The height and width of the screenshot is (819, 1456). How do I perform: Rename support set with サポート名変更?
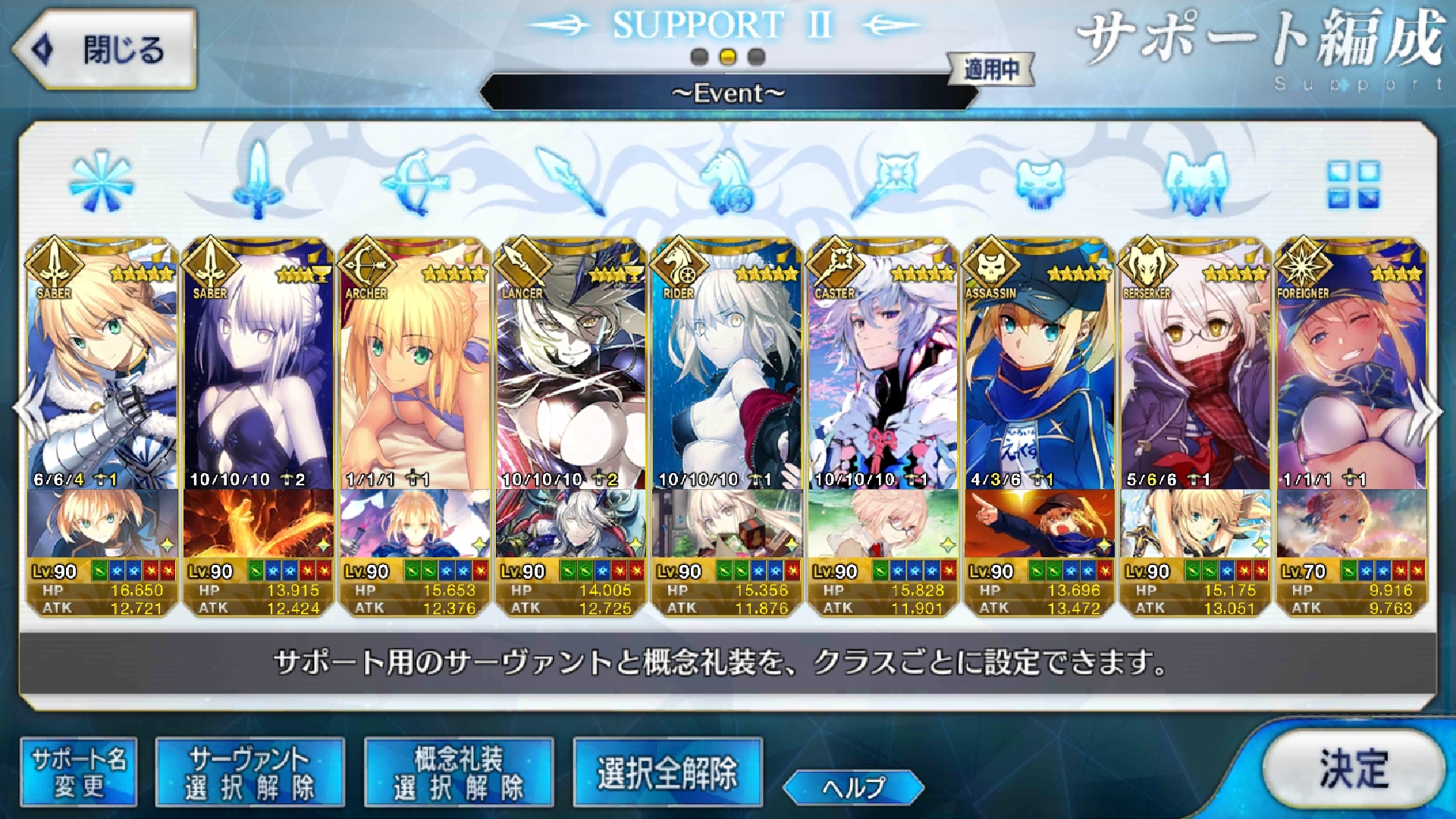(79, 773)
